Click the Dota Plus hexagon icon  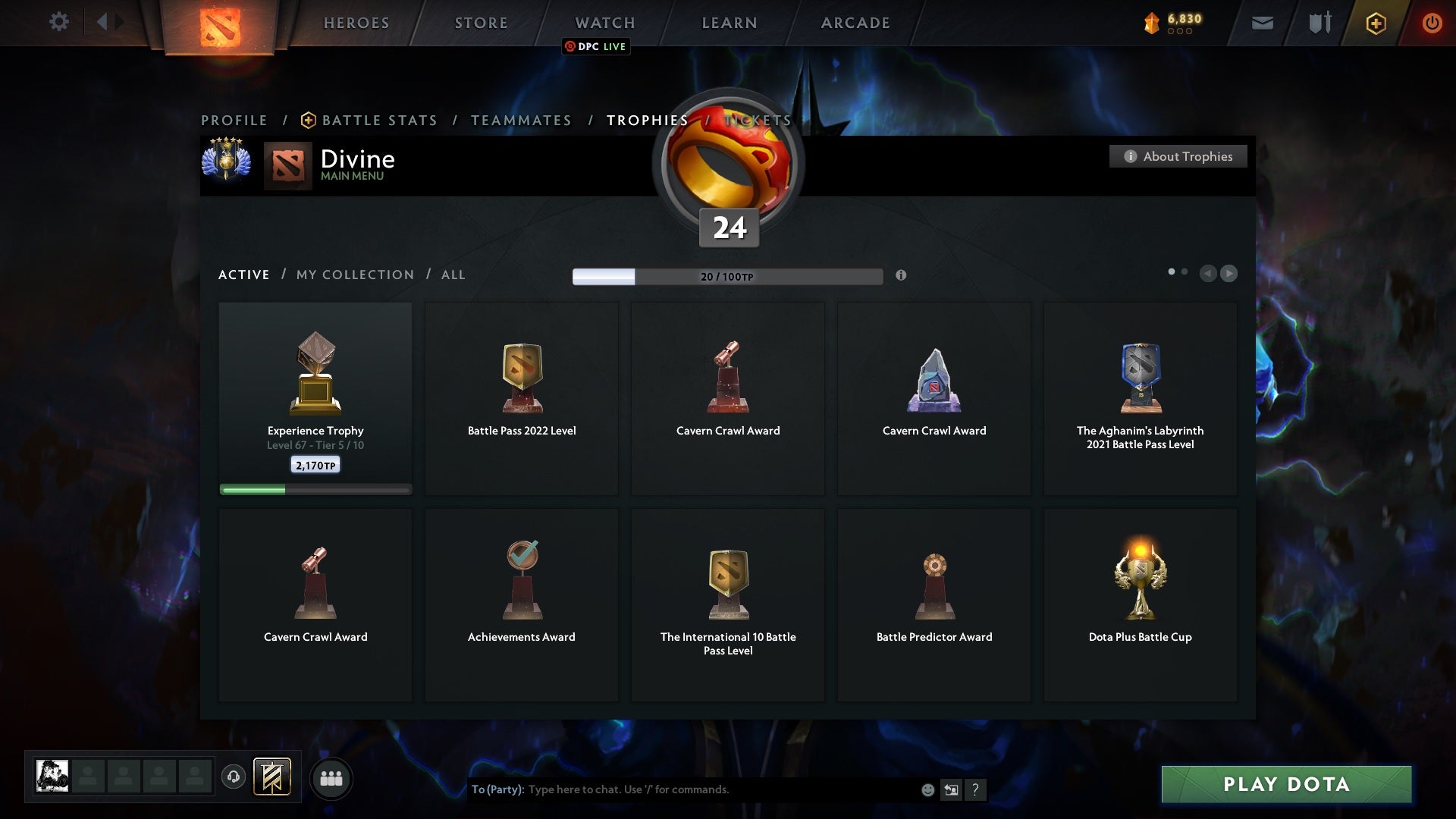tap(1375, 23)
